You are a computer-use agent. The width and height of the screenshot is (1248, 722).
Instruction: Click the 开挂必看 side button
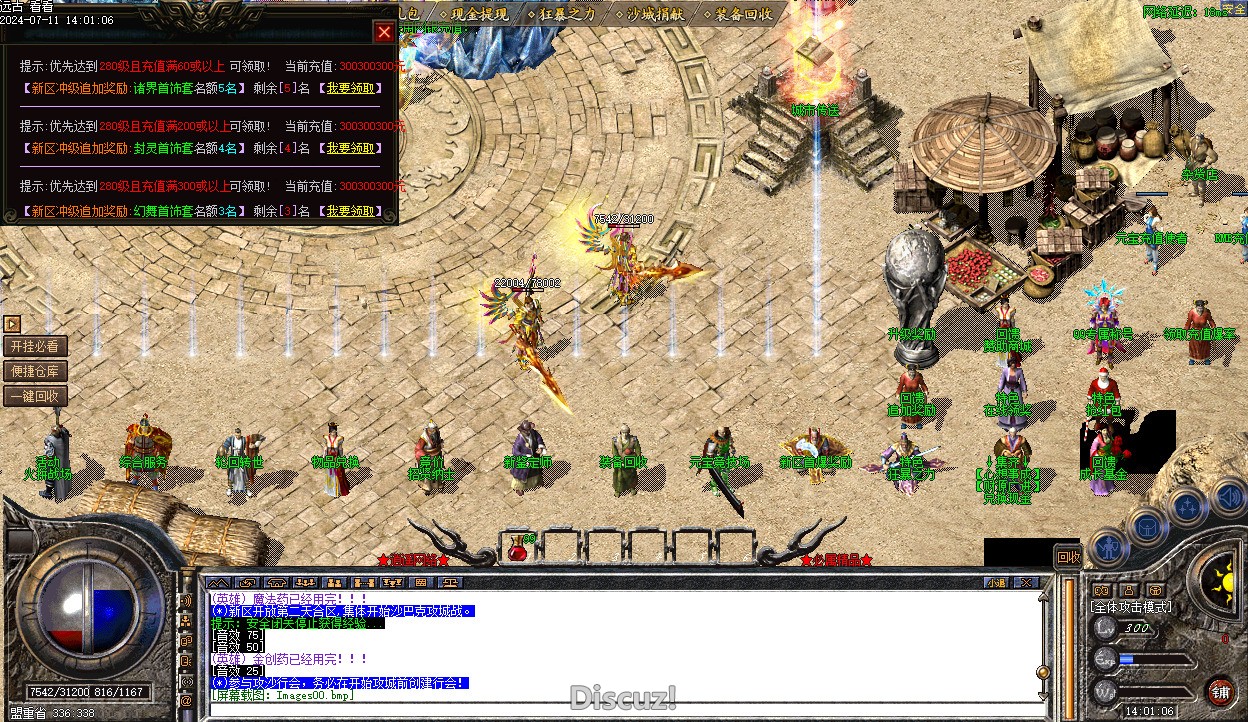click(36, 346)
